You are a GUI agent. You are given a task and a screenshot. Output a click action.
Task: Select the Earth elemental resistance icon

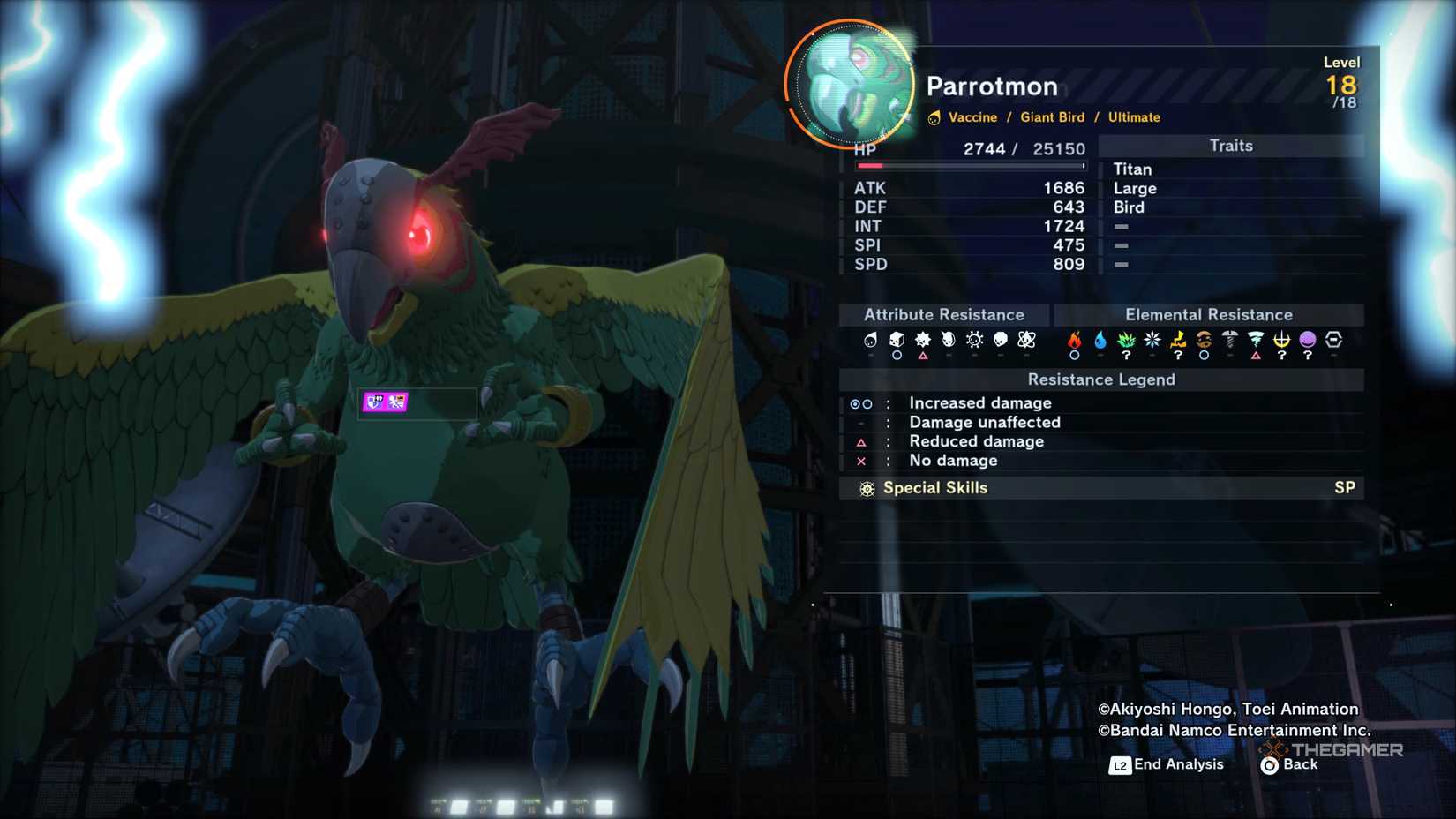pos(1205,340)
